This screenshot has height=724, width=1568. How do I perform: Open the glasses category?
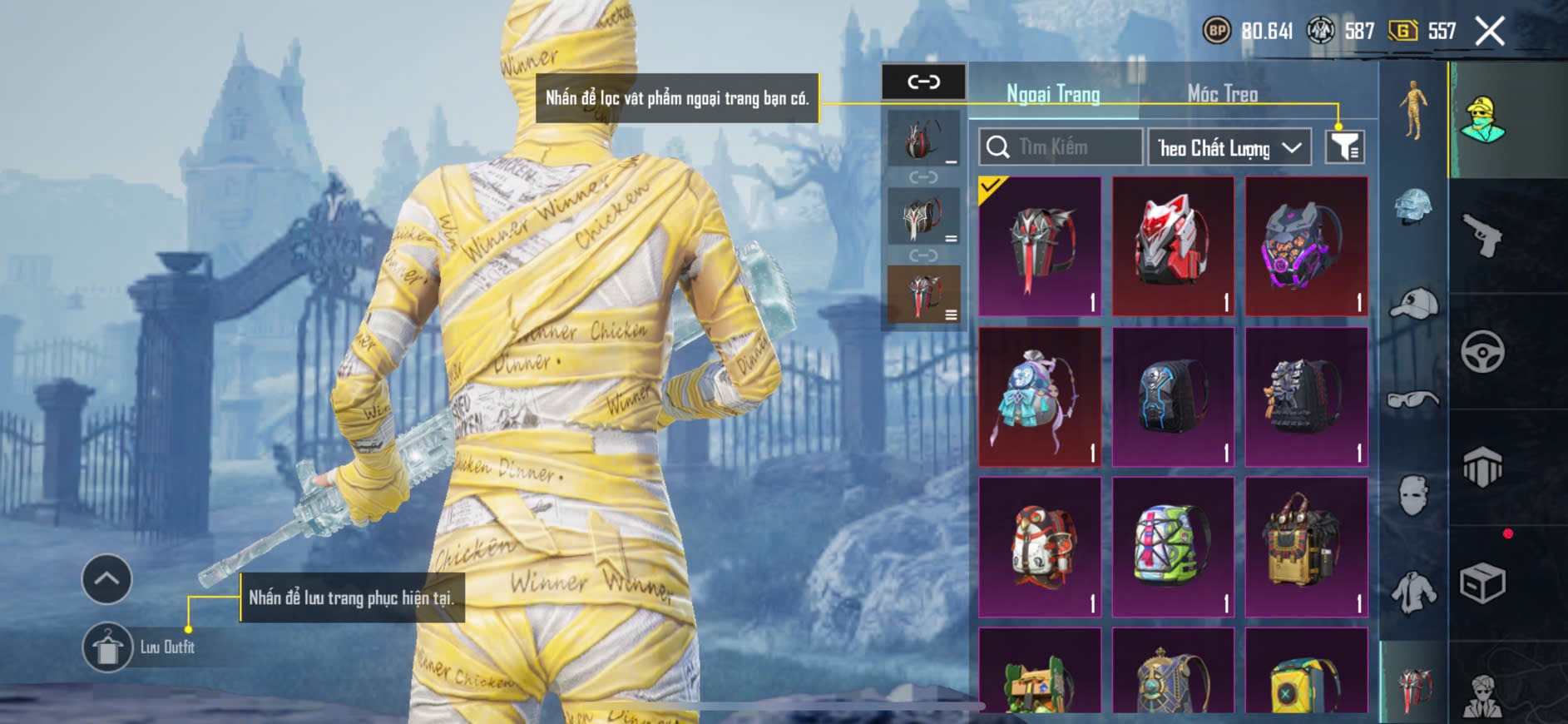tap(1413, 400)
